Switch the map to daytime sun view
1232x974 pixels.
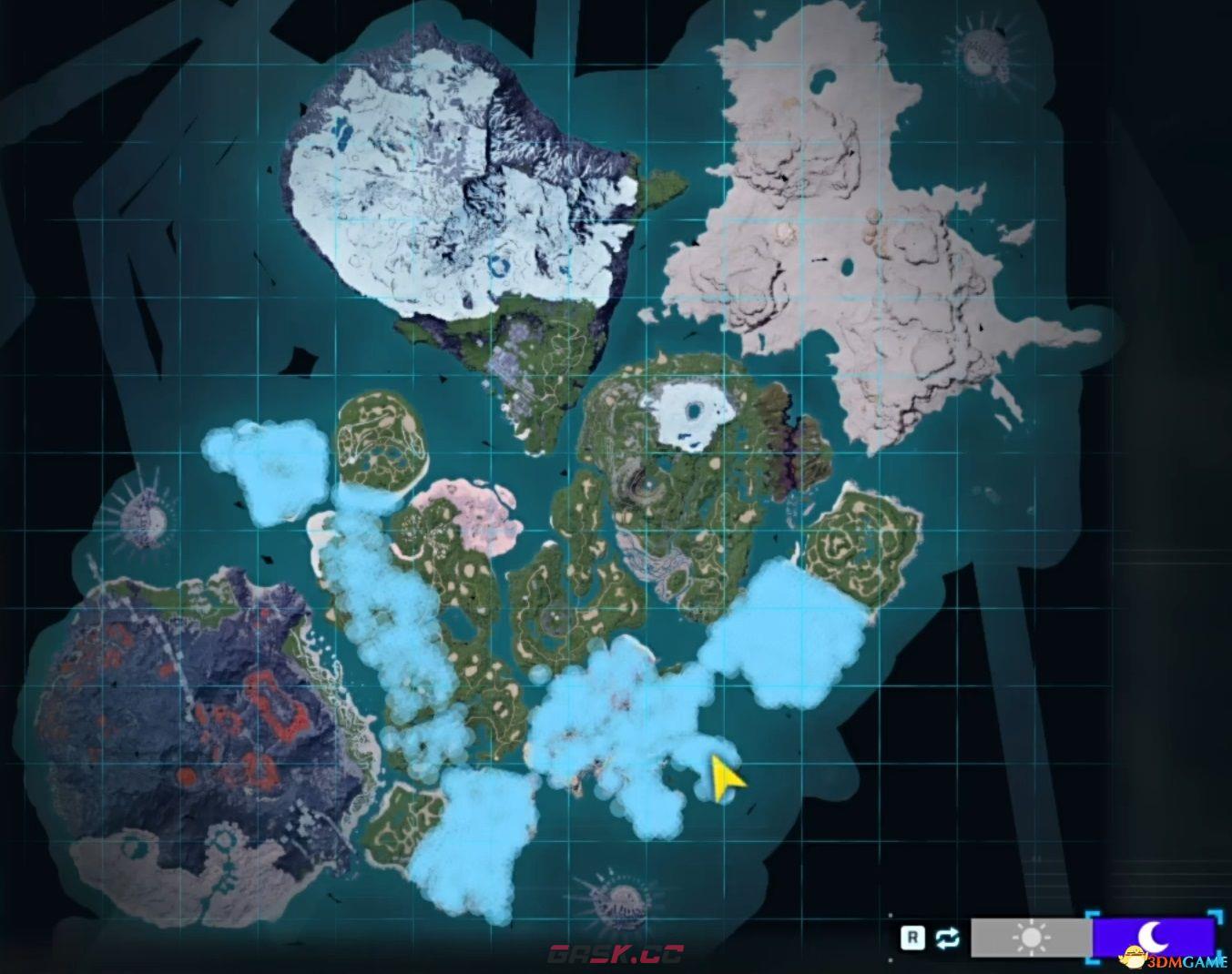tap(1030, 938)
